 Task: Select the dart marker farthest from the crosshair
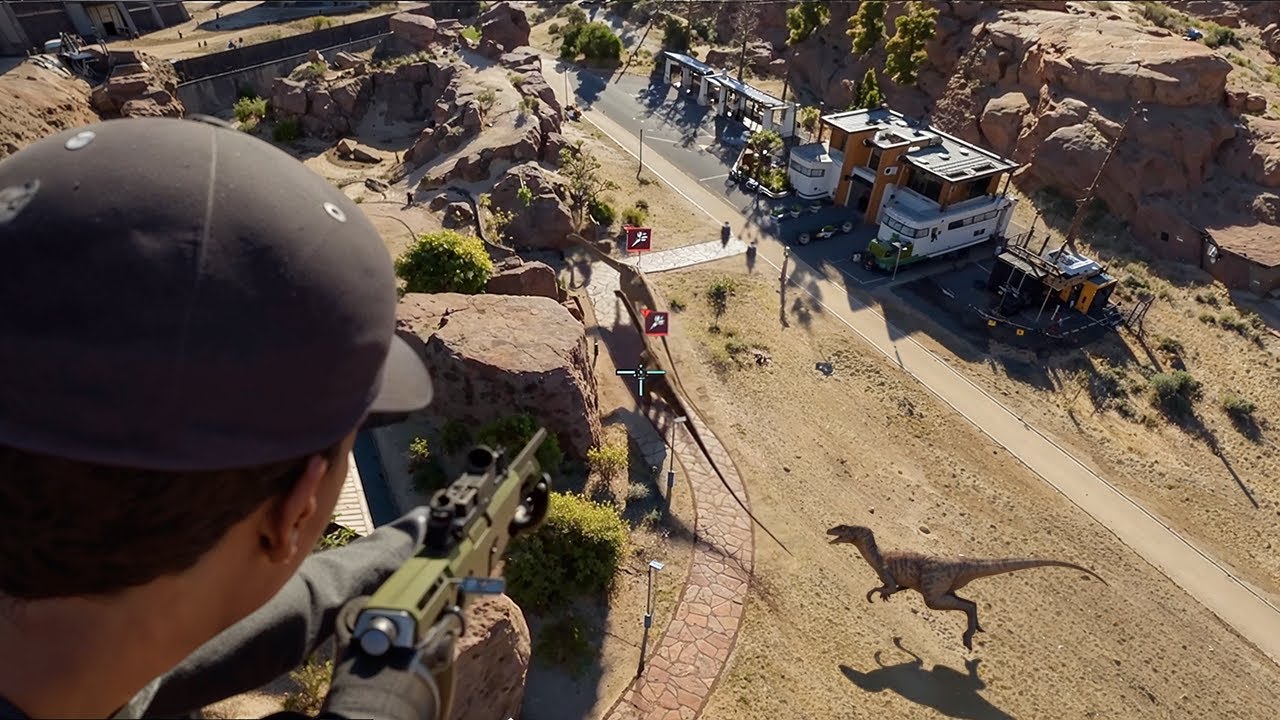[x=637, y=239]
